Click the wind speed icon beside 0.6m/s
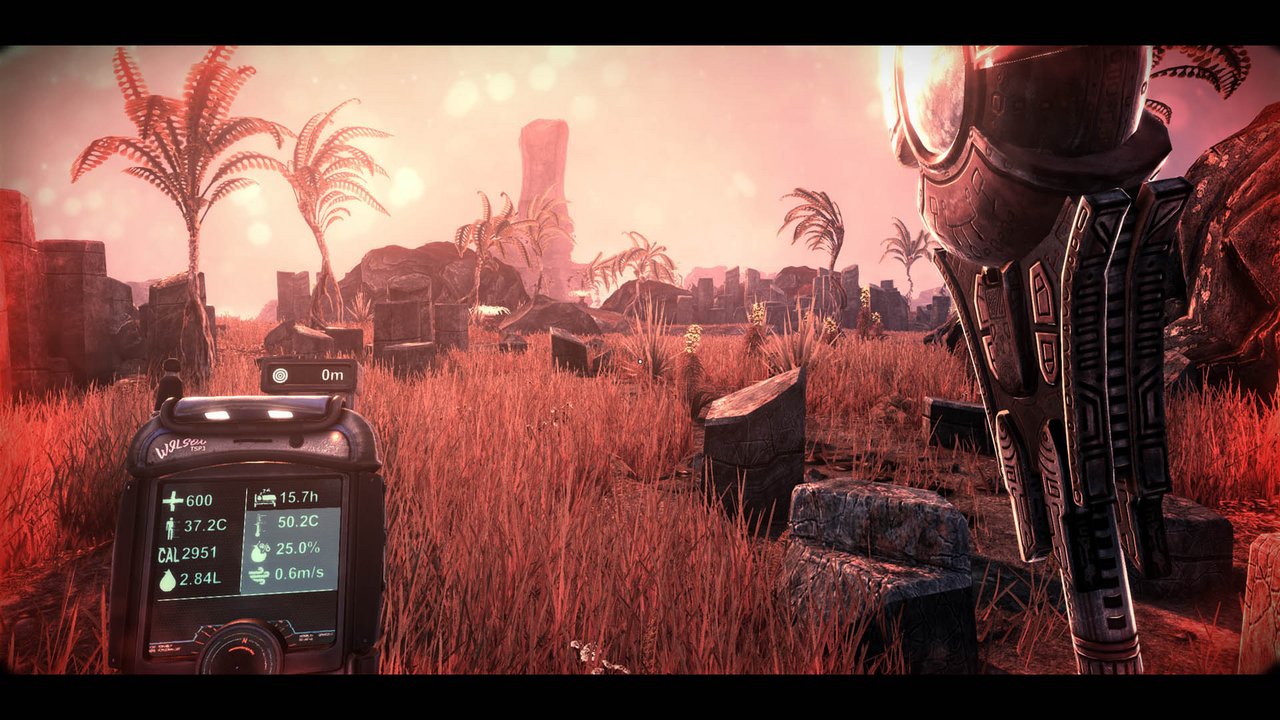1280x720 pixels. click(258, 575)
